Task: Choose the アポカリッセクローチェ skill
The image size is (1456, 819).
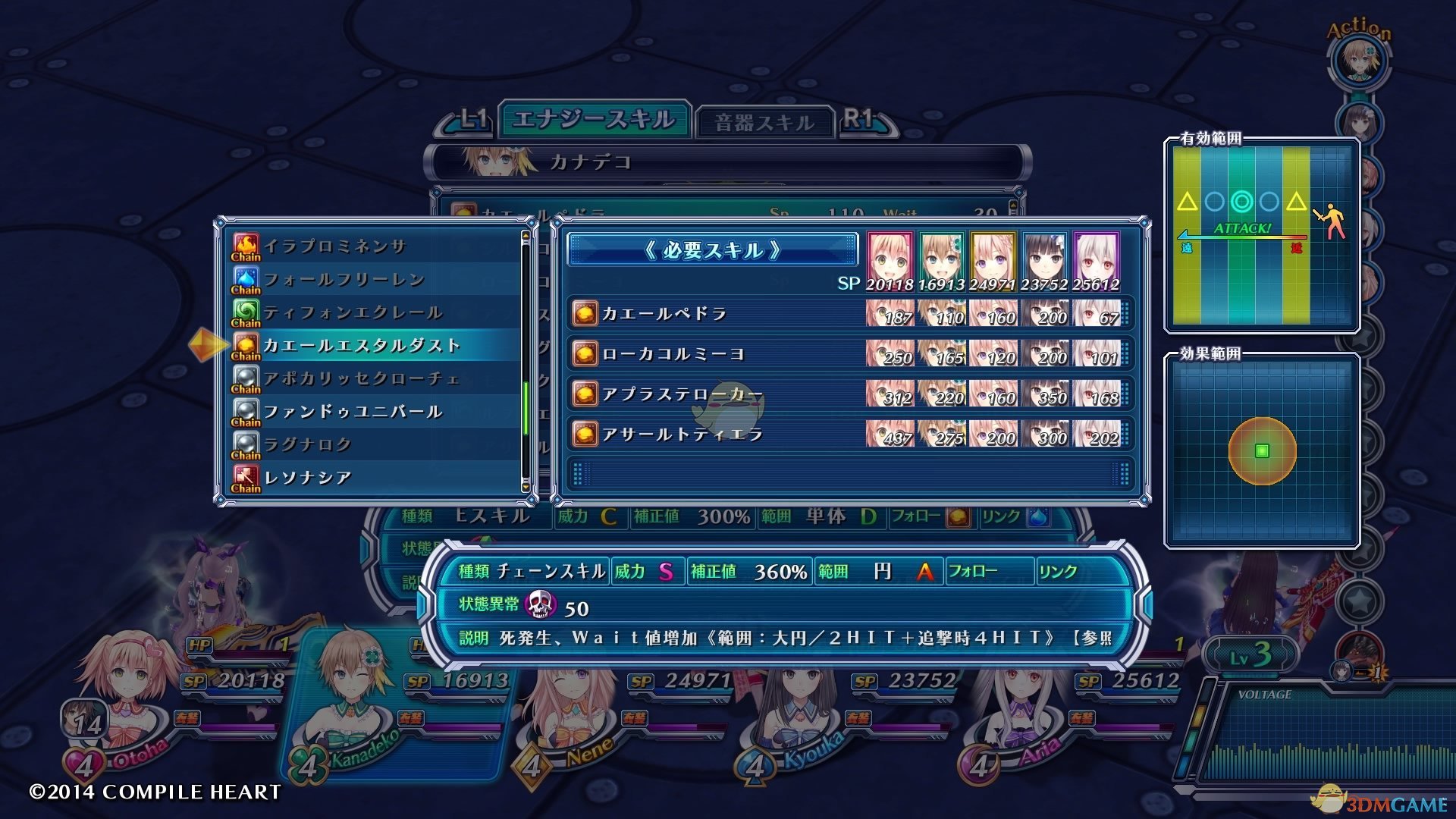Action: (361, 378)
